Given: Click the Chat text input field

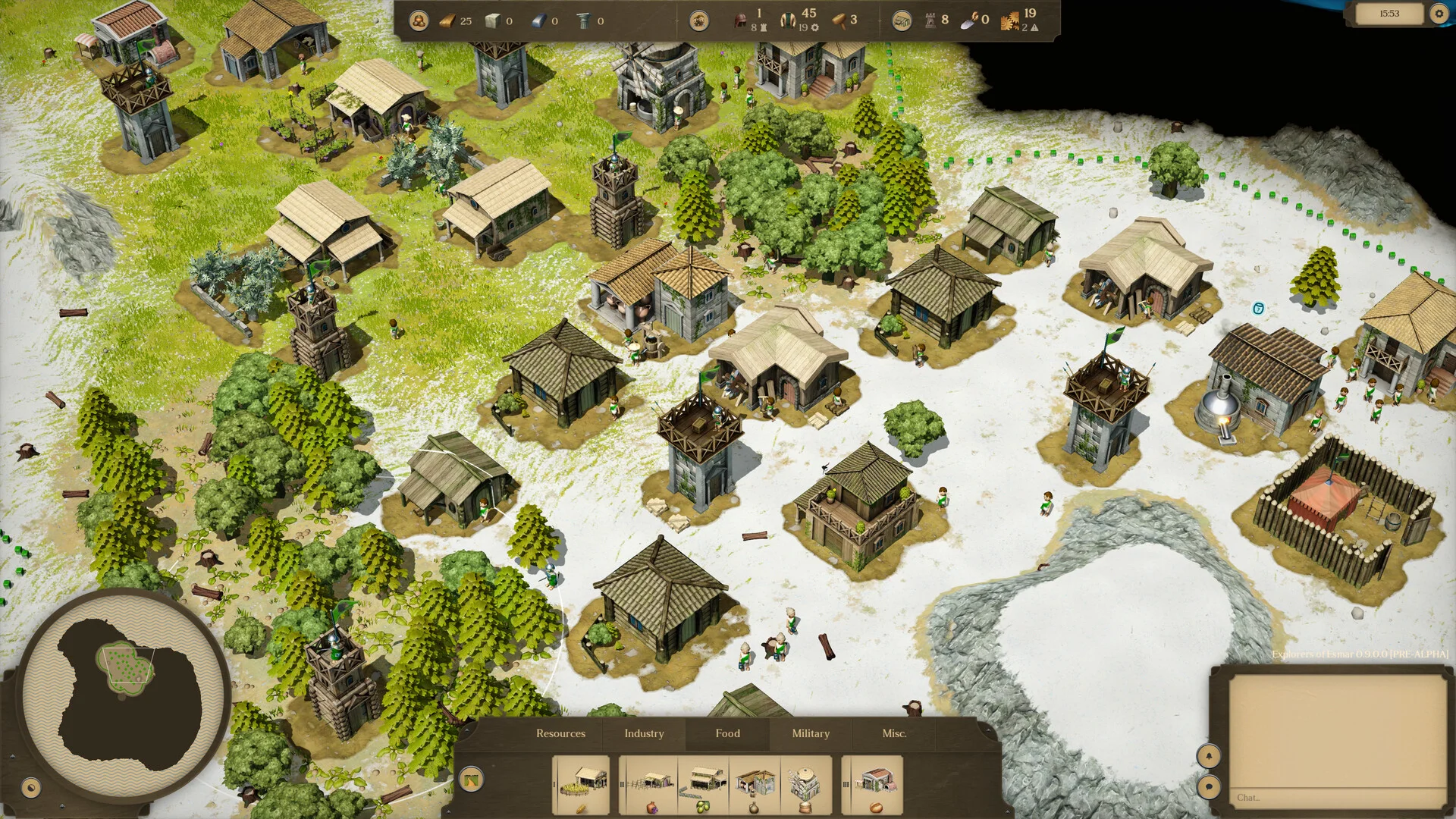Looking at the screenshot, I should click(1336, 797).
